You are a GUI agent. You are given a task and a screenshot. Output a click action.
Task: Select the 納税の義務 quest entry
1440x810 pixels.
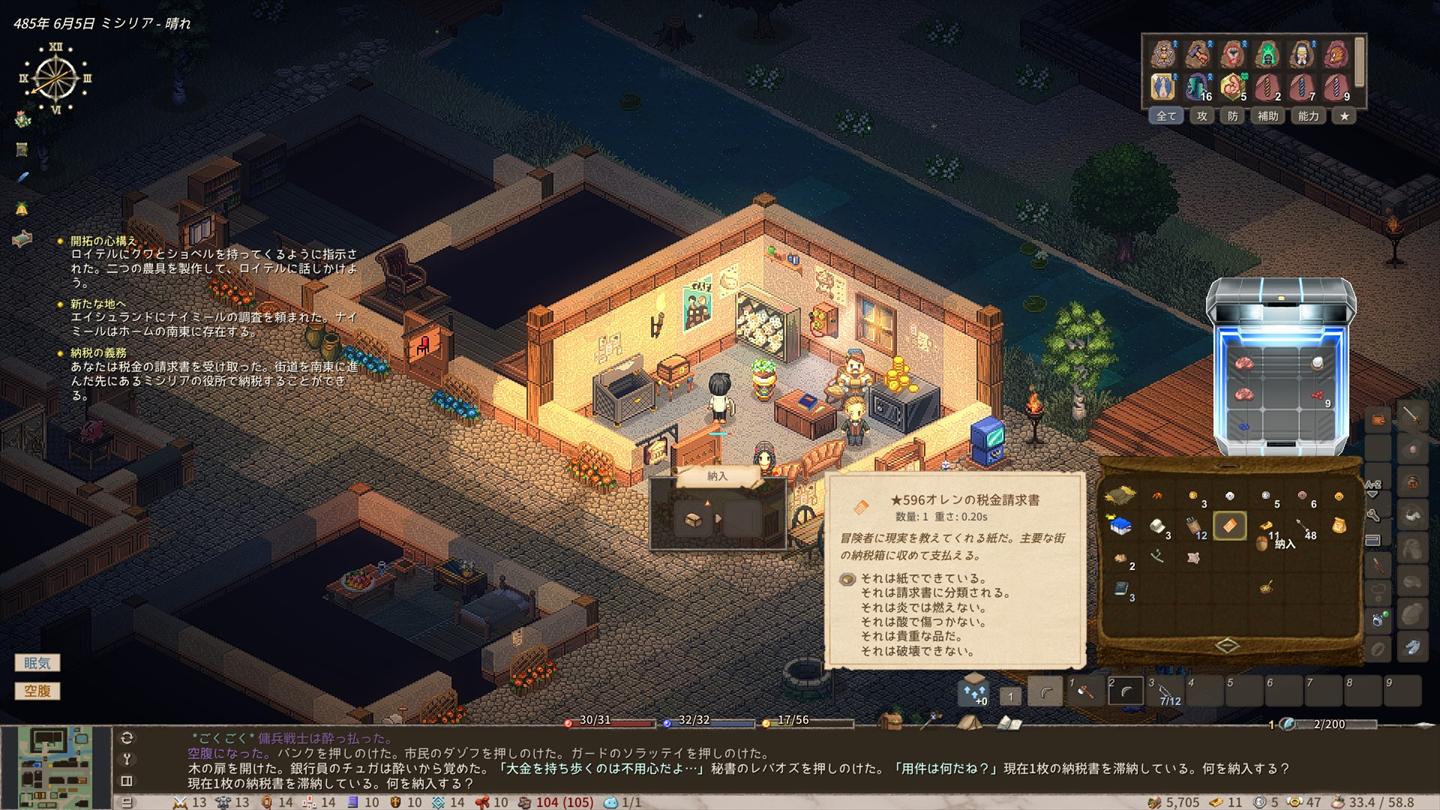tap(98, 352)
